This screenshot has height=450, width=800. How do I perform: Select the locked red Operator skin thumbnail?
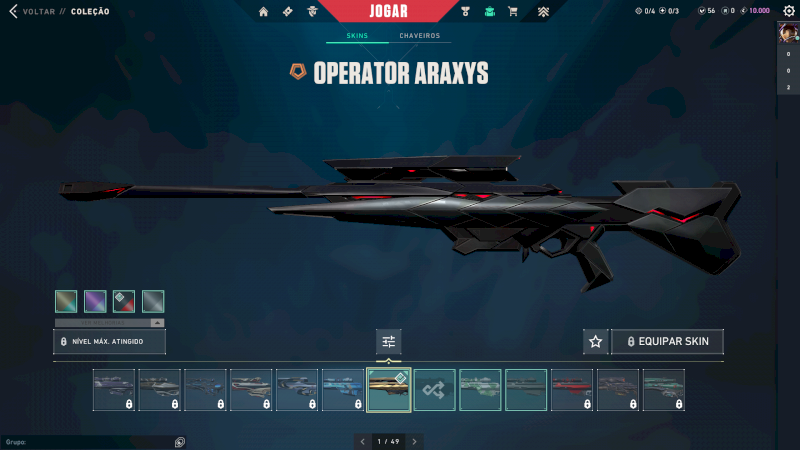572,390
